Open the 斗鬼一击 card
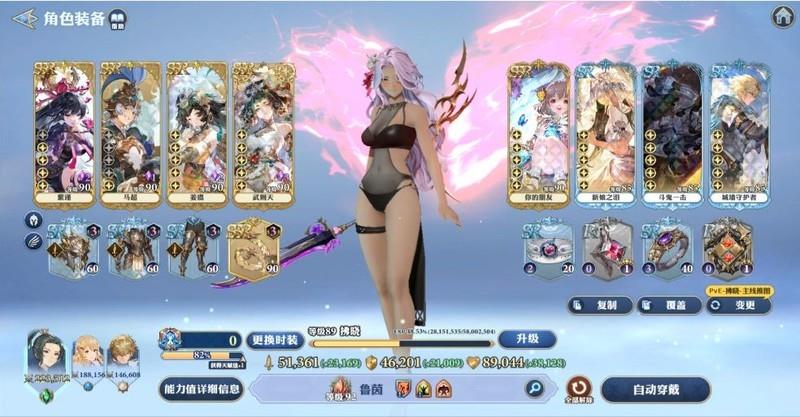The image size is (800, 417). pyautogui.click(x=671, y=134)
